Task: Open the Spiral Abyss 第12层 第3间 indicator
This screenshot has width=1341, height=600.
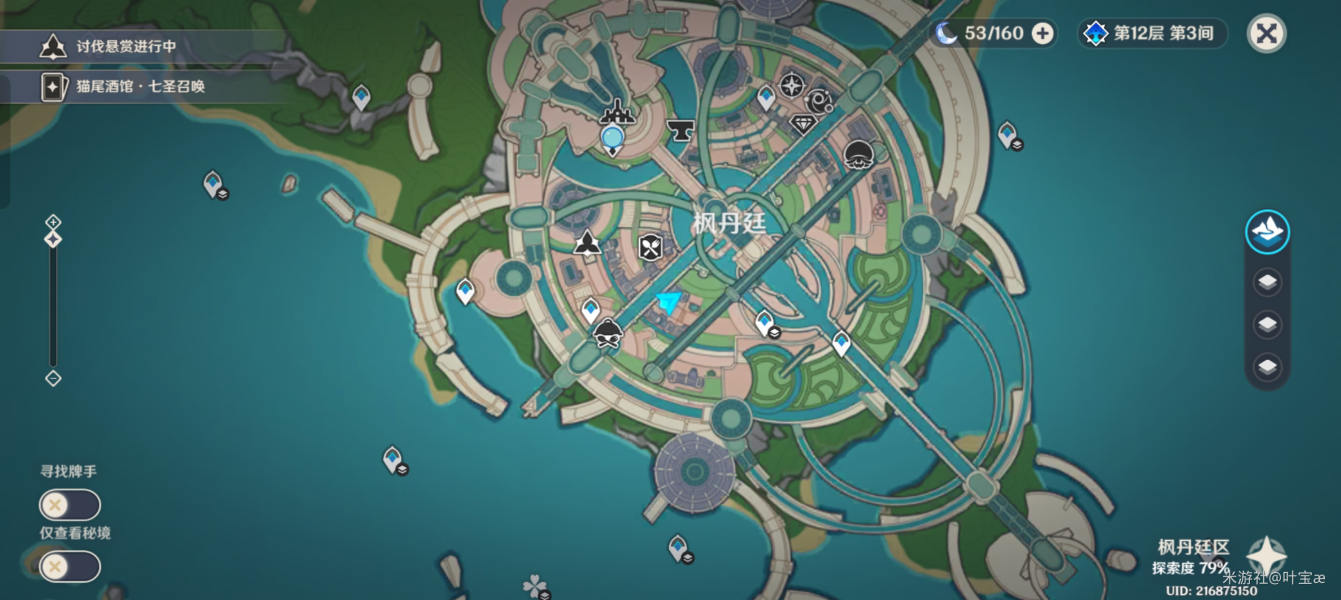Action: (x=1152, y=33)
